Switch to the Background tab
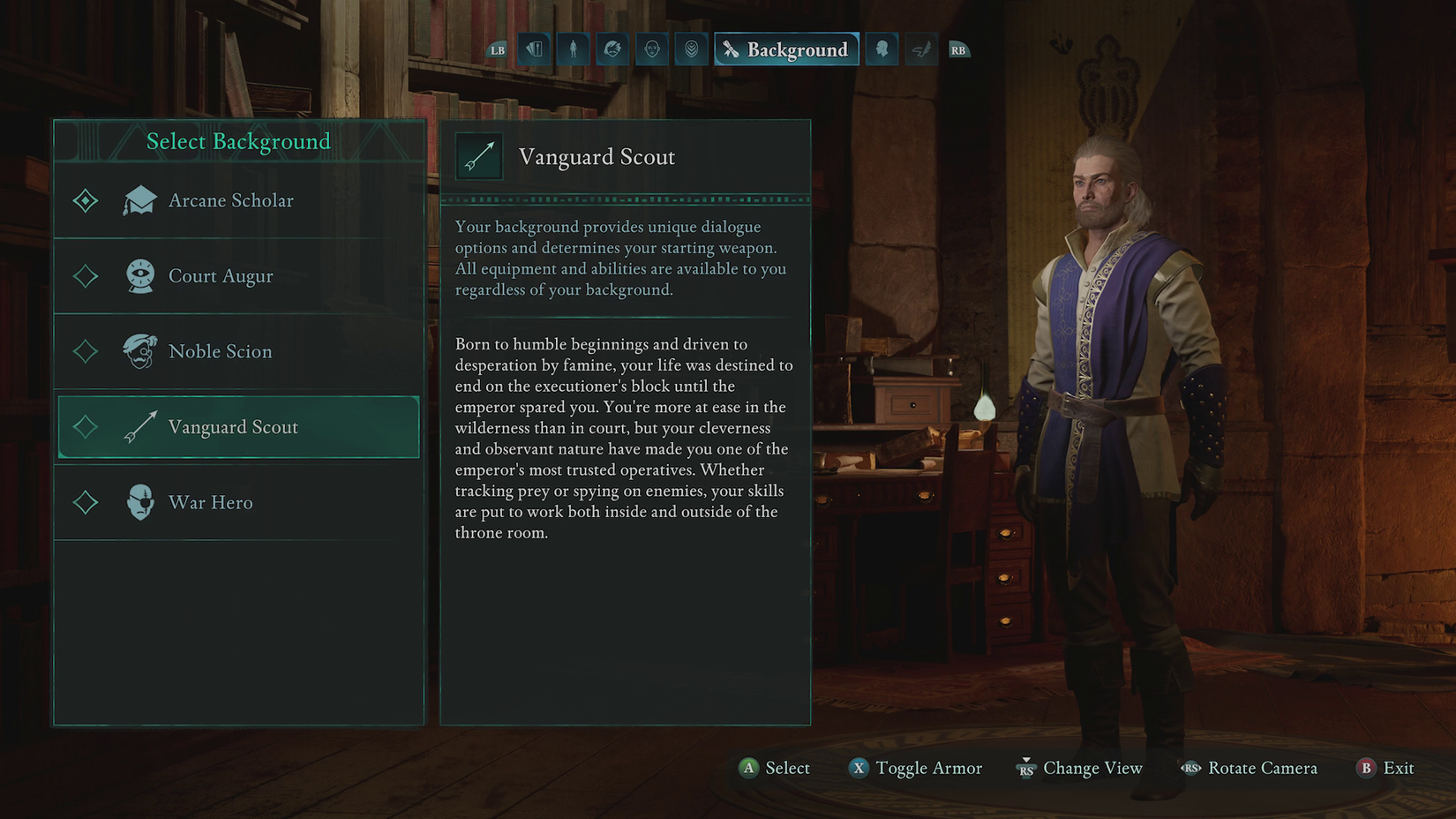 click(786, 49)
